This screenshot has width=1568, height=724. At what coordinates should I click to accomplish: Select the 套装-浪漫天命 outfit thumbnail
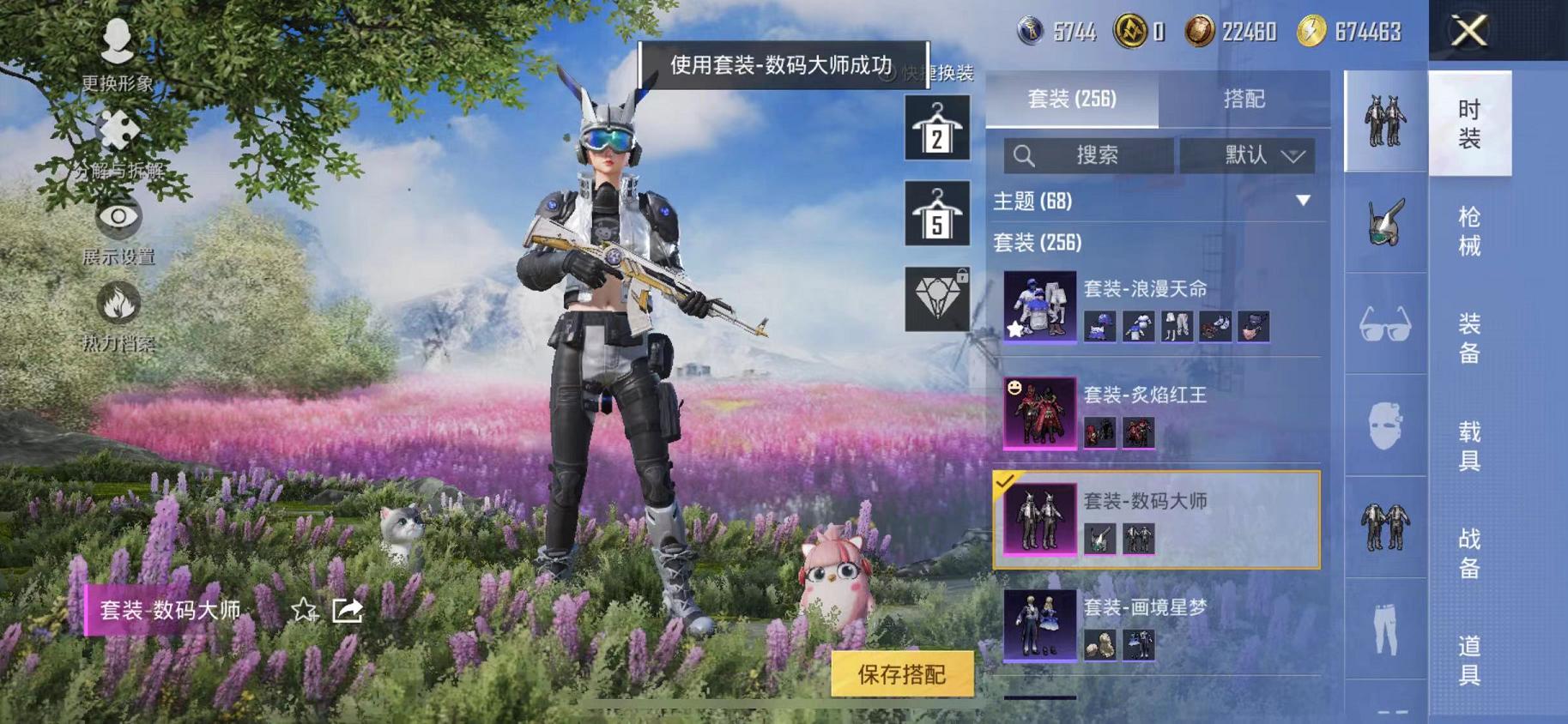click(x=1039, y=307)
